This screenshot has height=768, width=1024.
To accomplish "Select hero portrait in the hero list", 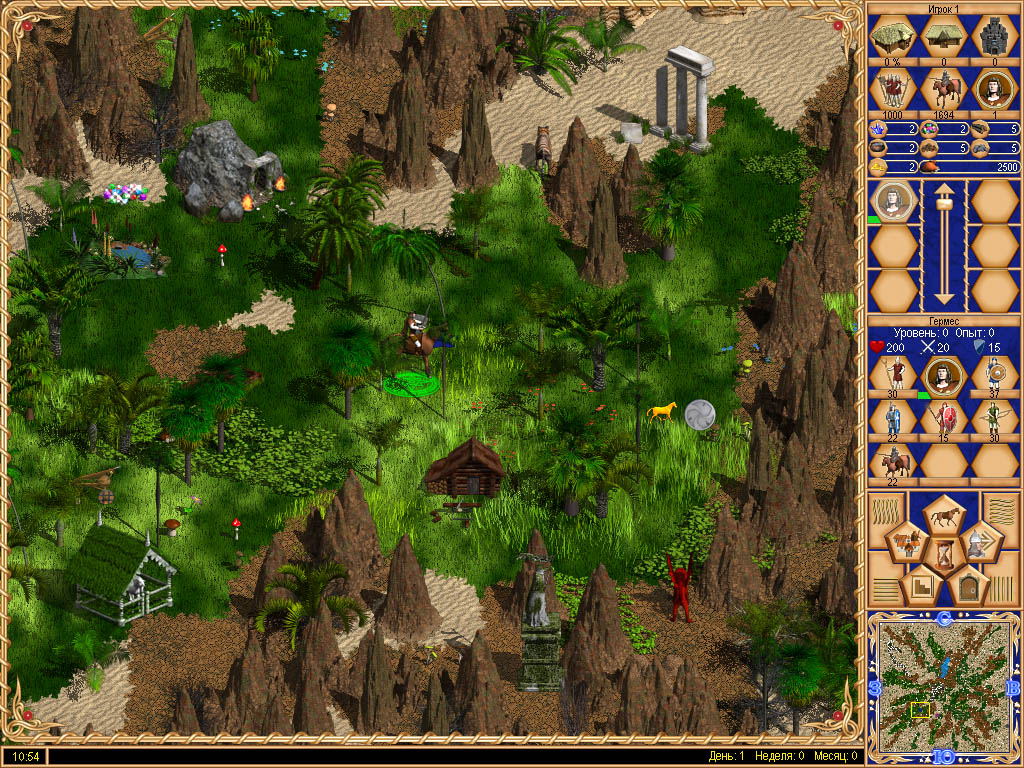I will 894,201.
